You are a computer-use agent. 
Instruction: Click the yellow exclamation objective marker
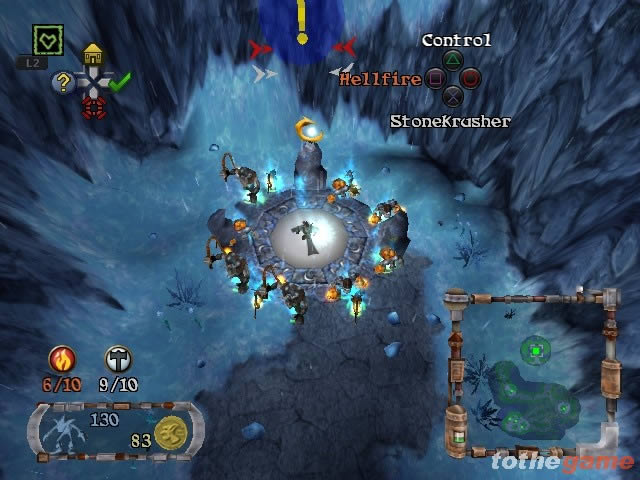point(301,20)
